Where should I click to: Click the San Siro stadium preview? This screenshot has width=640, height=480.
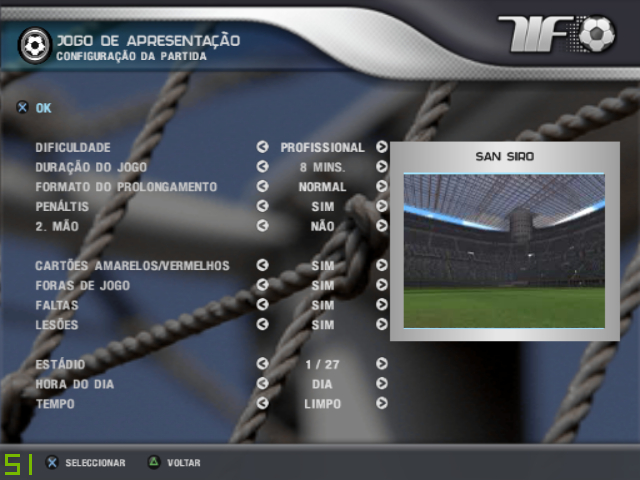coord(504,250)
